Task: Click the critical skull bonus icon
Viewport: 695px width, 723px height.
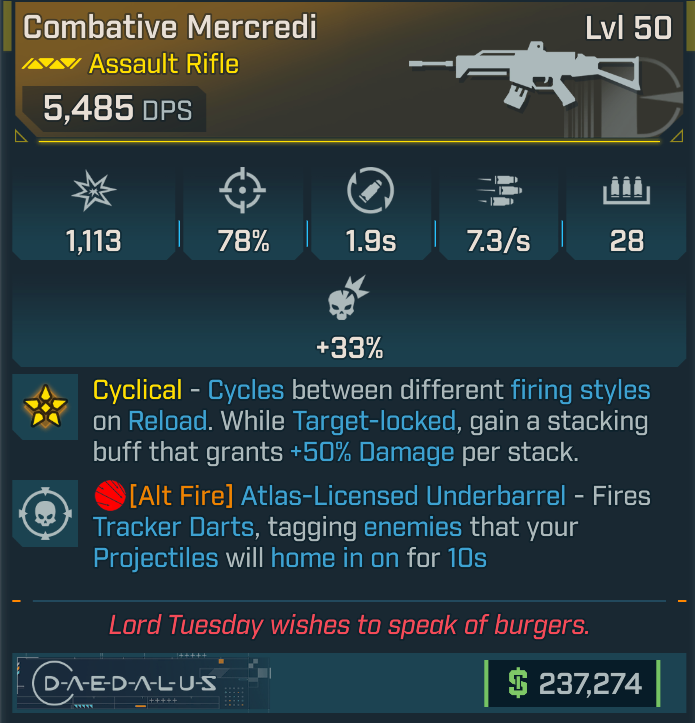Action: [x=349, y=299]
